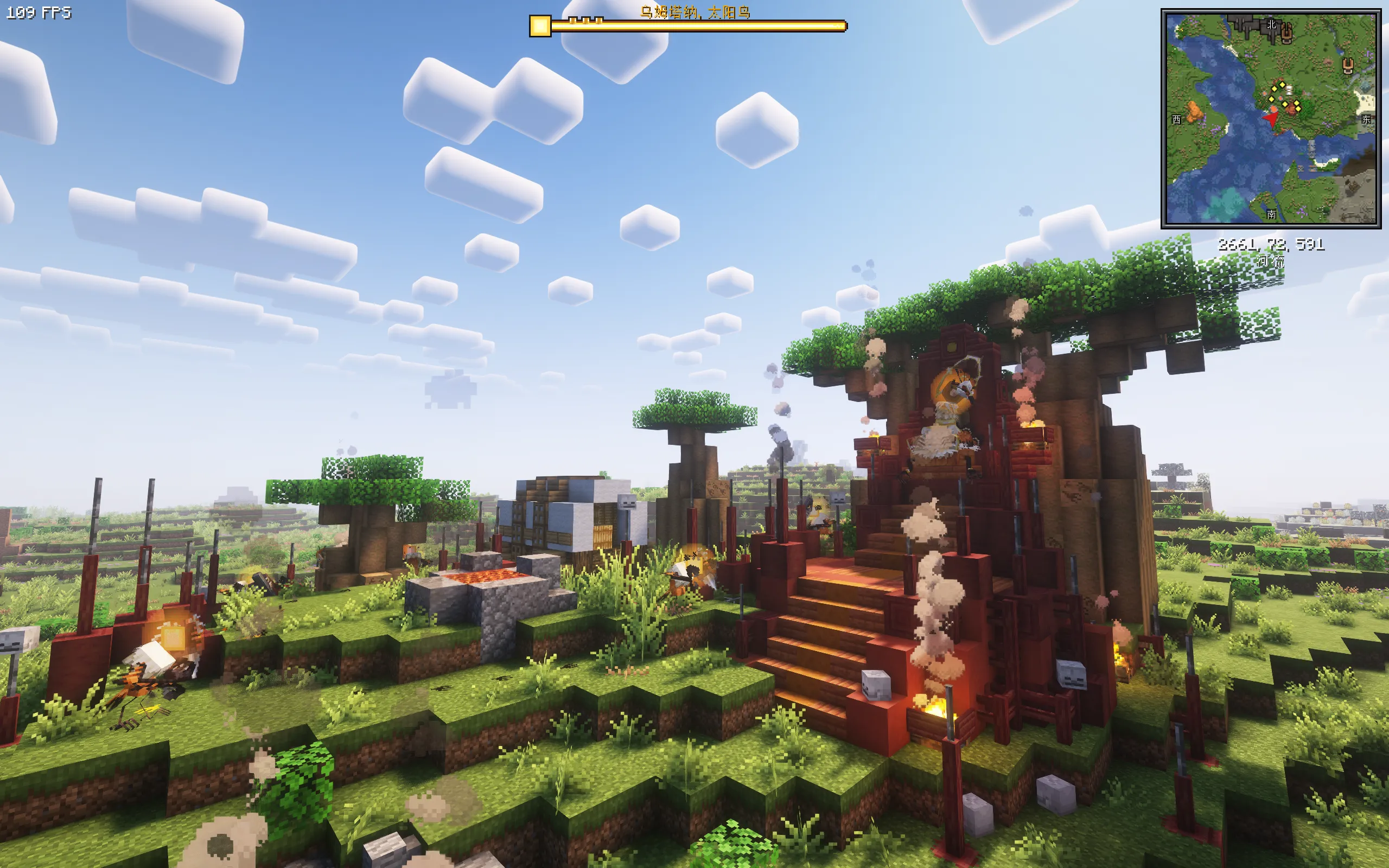Open the minimap in the corner
Image resolution: width=1389 pixels, height=868 pixels.
click(1270, 118)
